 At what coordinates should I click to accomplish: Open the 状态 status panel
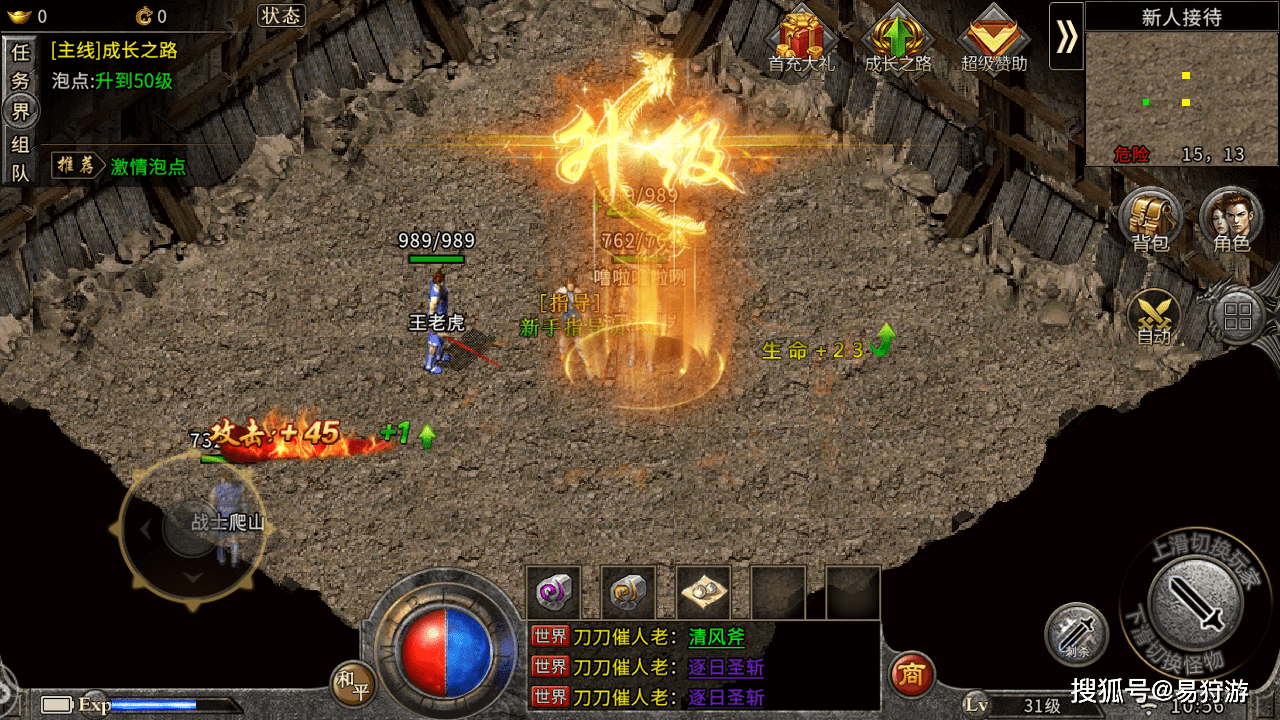281,15
